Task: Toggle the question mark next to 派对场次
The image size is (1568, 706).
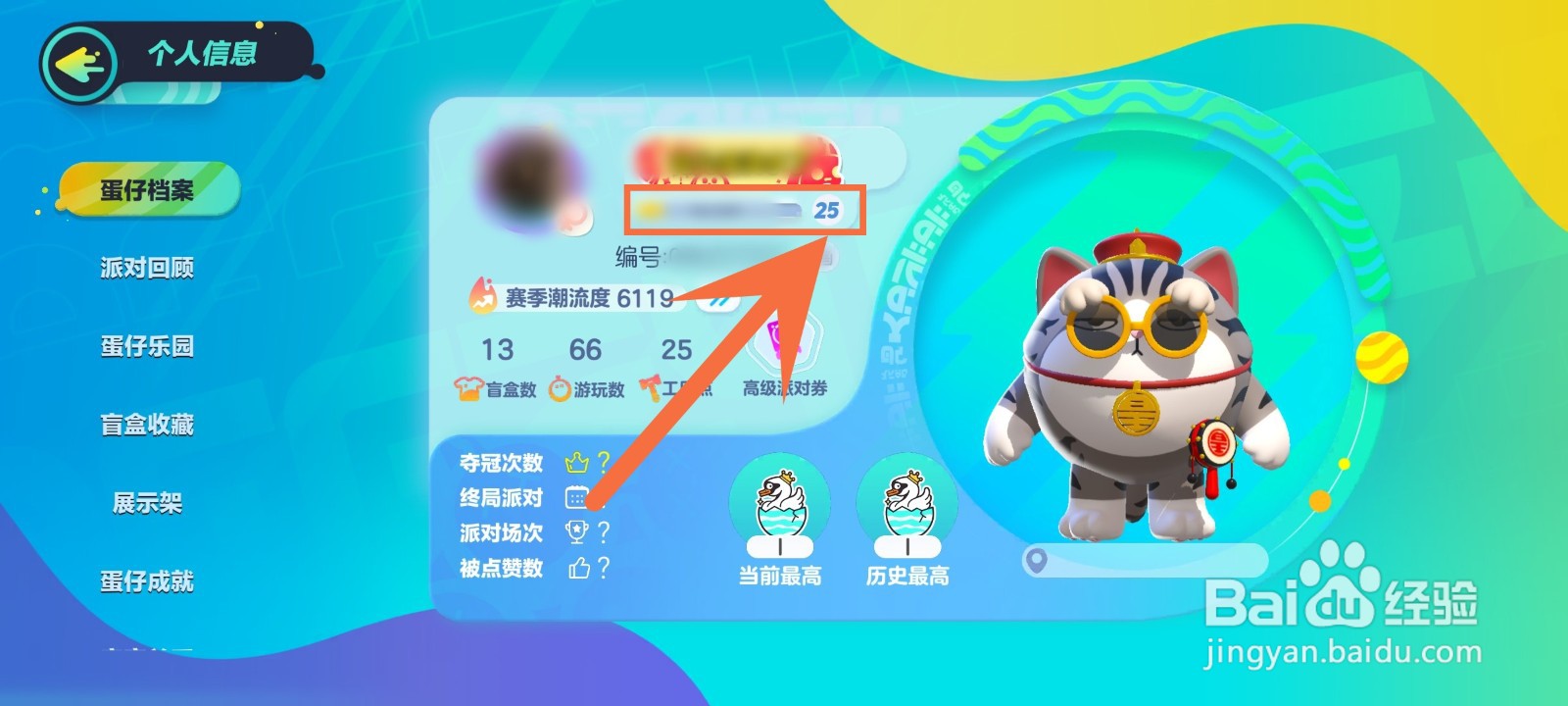Action: [603, 531]
